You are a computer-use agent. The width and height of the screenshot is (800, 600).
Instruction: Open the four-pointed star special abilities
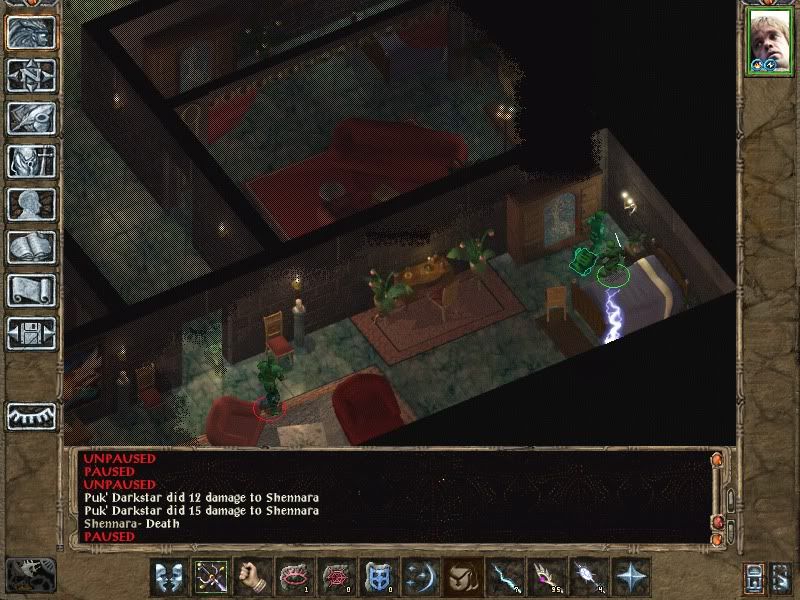632,577
